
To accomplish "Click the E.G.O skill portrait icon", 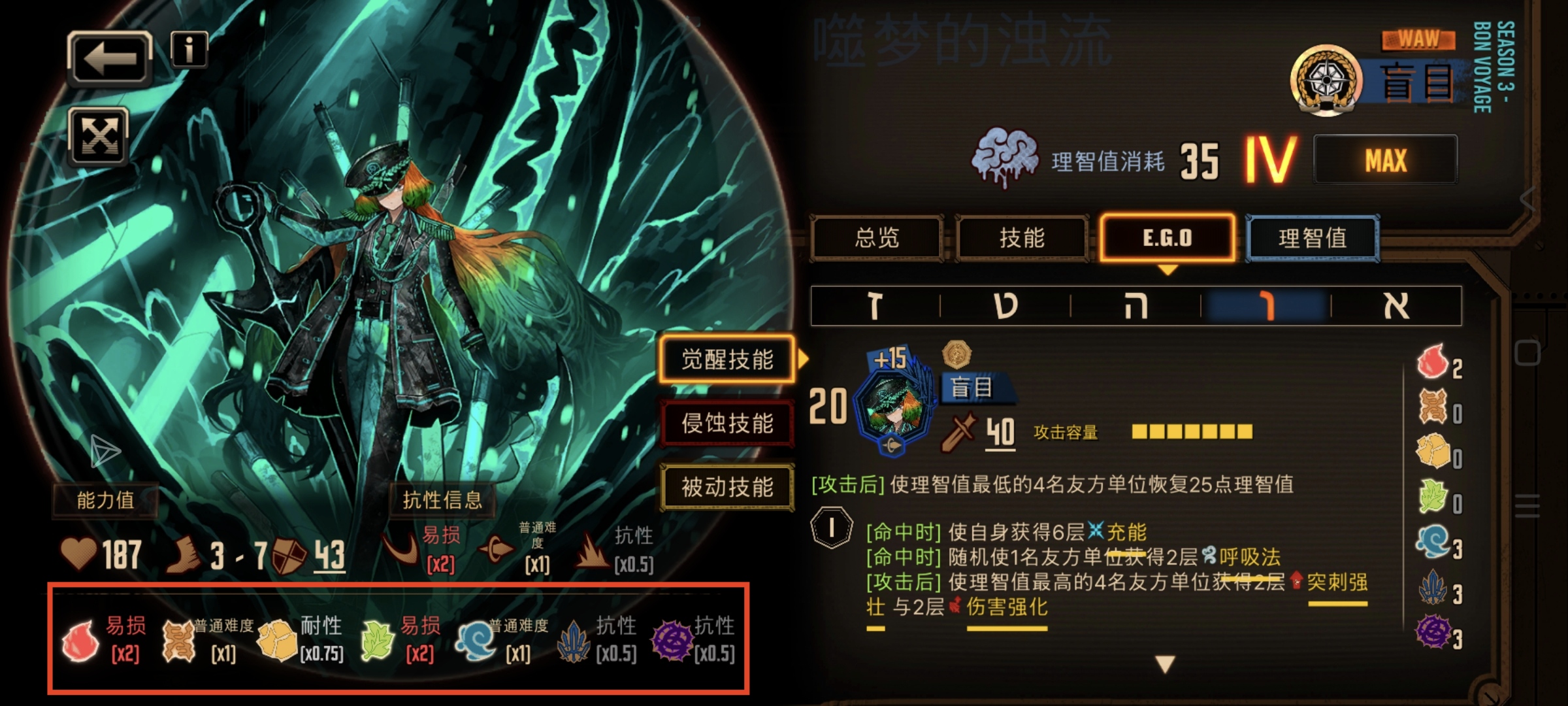I will 892,405.
